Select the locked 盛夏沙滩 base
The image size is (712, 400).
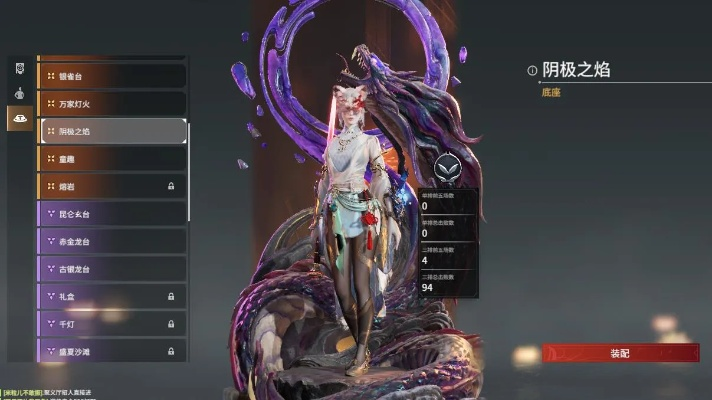pos(112,351)
